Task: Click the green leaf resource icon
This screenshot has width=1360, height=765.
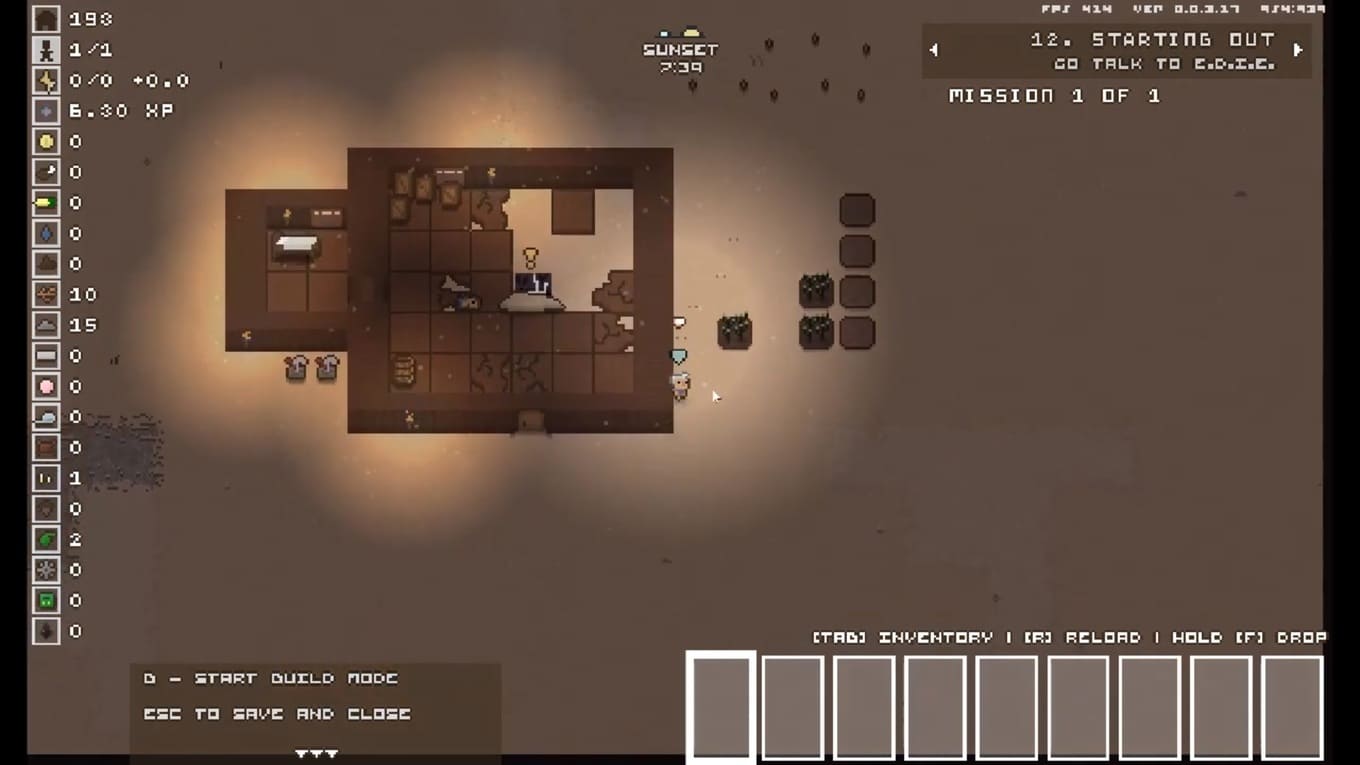Action: [46, 540]
